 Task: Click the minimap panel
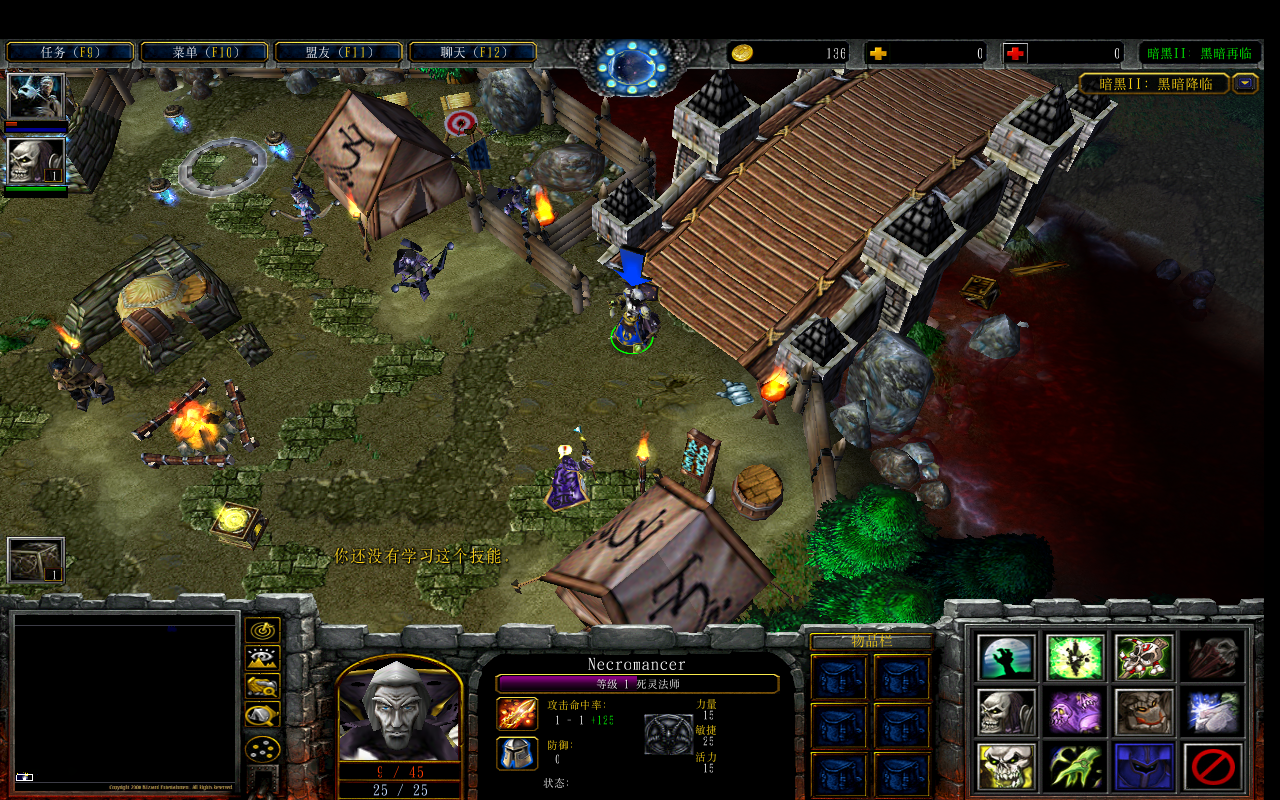[125, 702]
